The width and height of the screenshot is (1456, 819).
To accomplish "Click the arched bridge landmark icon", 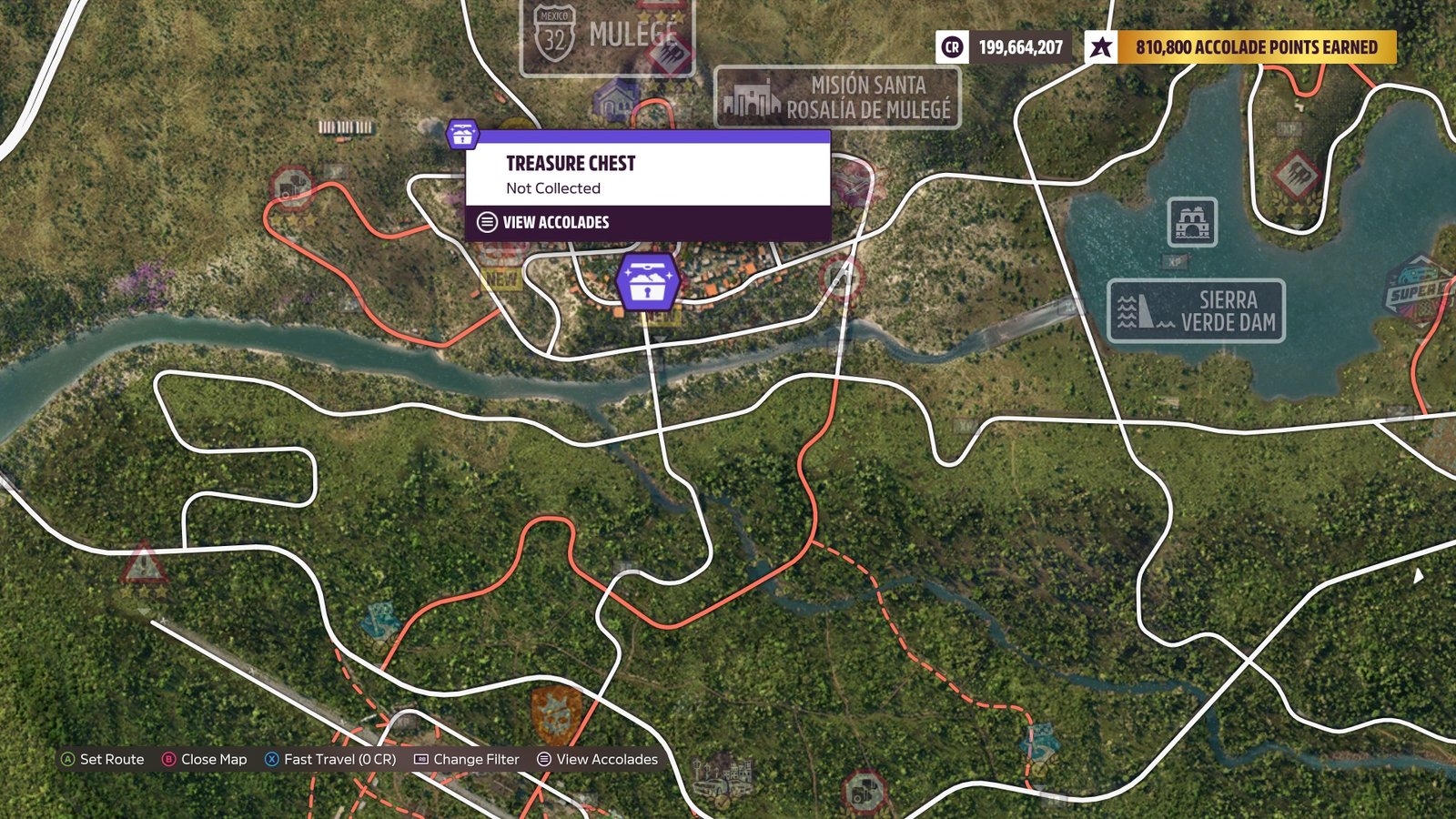I will pyautogui.click(x=1192, y=222).
